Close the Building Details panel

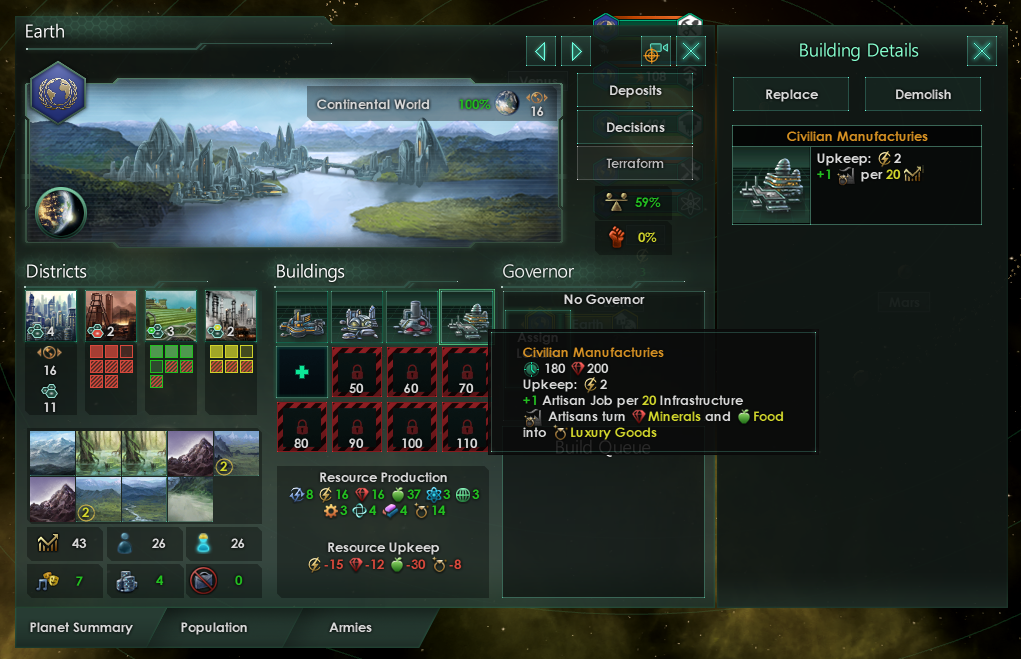[982, 51]
